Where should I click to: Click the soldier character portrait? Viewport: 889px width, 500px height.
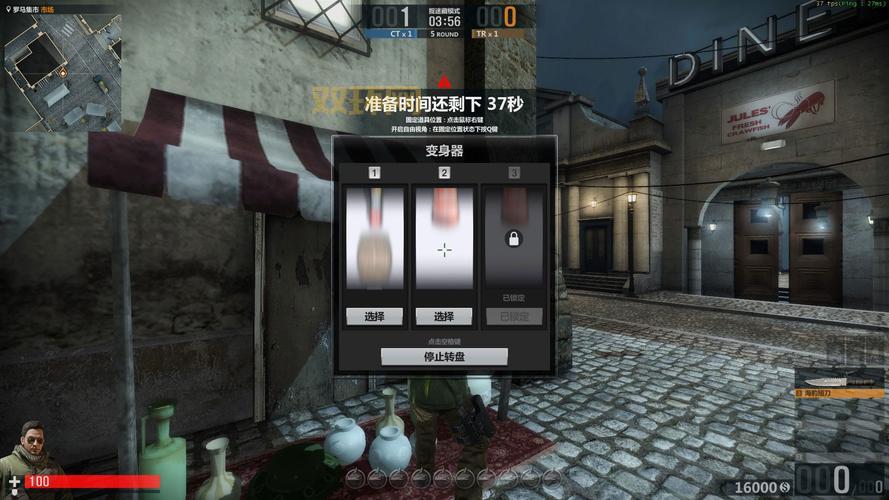[35, 450]
